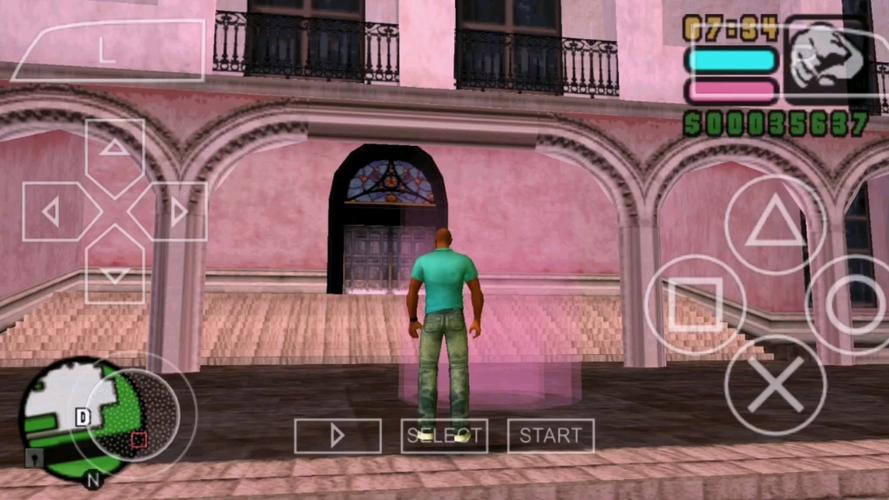
Task: Tap the L shoulder touch button
Action: tap(107, 52)
